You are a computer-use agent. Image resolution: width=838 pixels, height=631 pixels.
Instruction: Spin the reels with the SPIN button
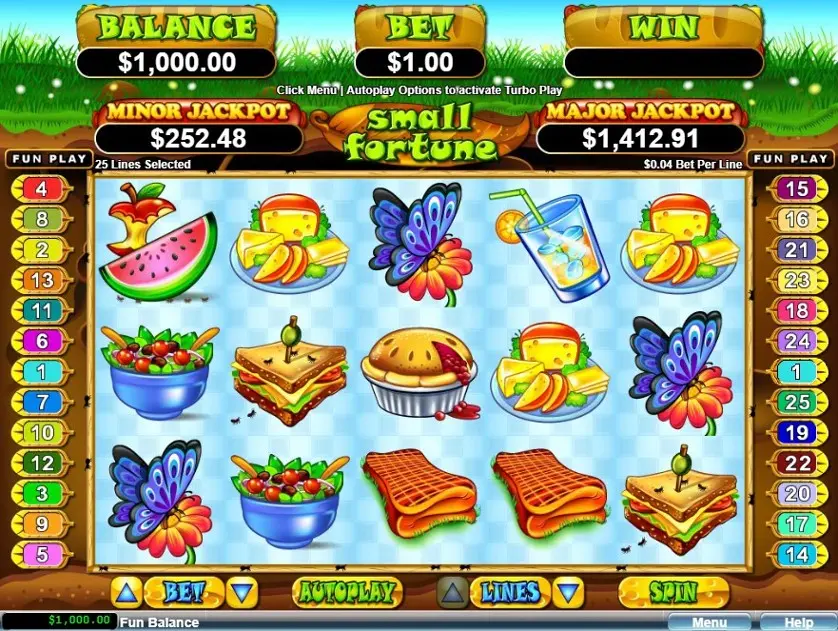tap(672, 592)
